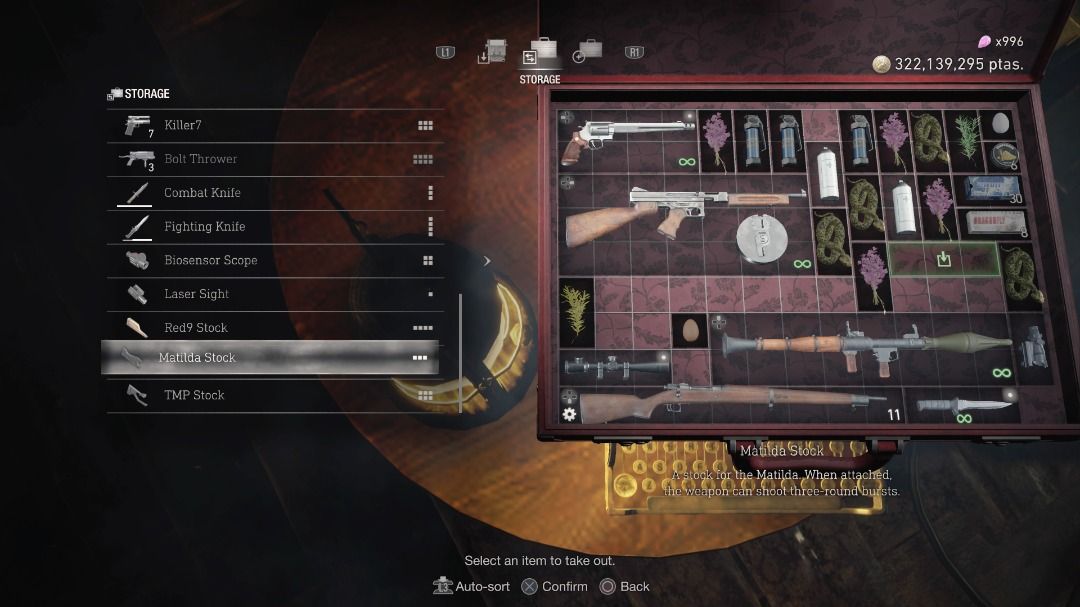Viewport: 1080px width, 607px height.
Task: Select the knife with infinity symbol
Action: (x=962, y=404)
